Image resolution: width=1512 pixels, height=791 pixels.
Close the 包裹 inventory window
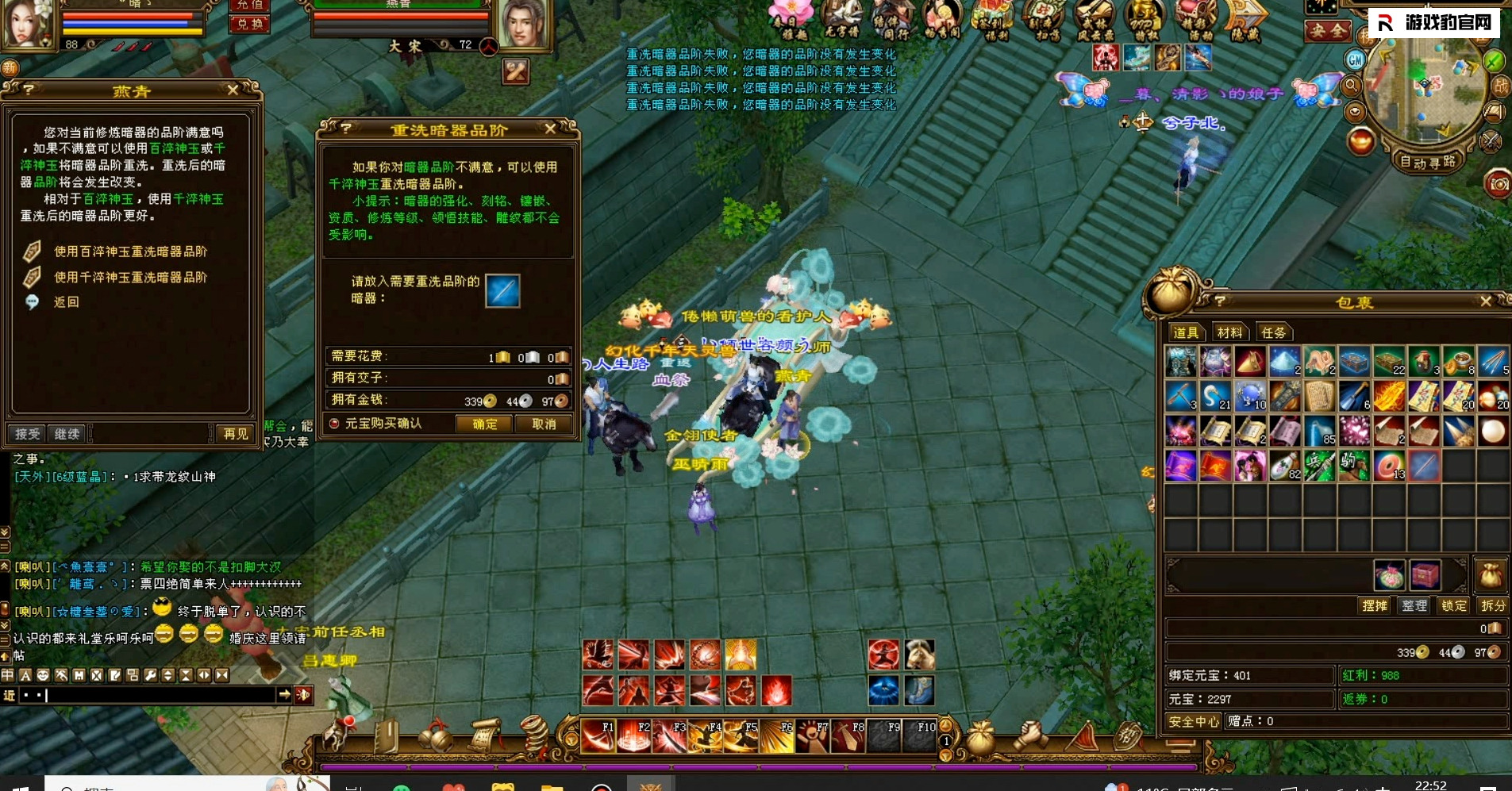(1486, 301)
